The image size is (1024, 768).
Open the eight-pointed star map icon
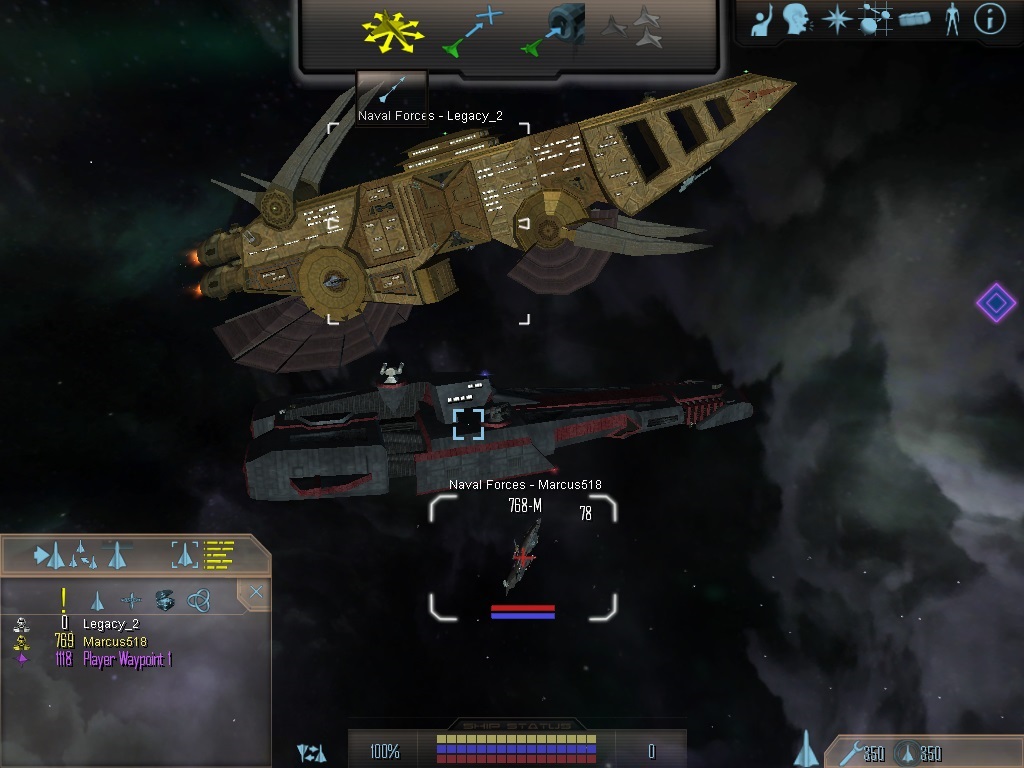pos(836,20)
